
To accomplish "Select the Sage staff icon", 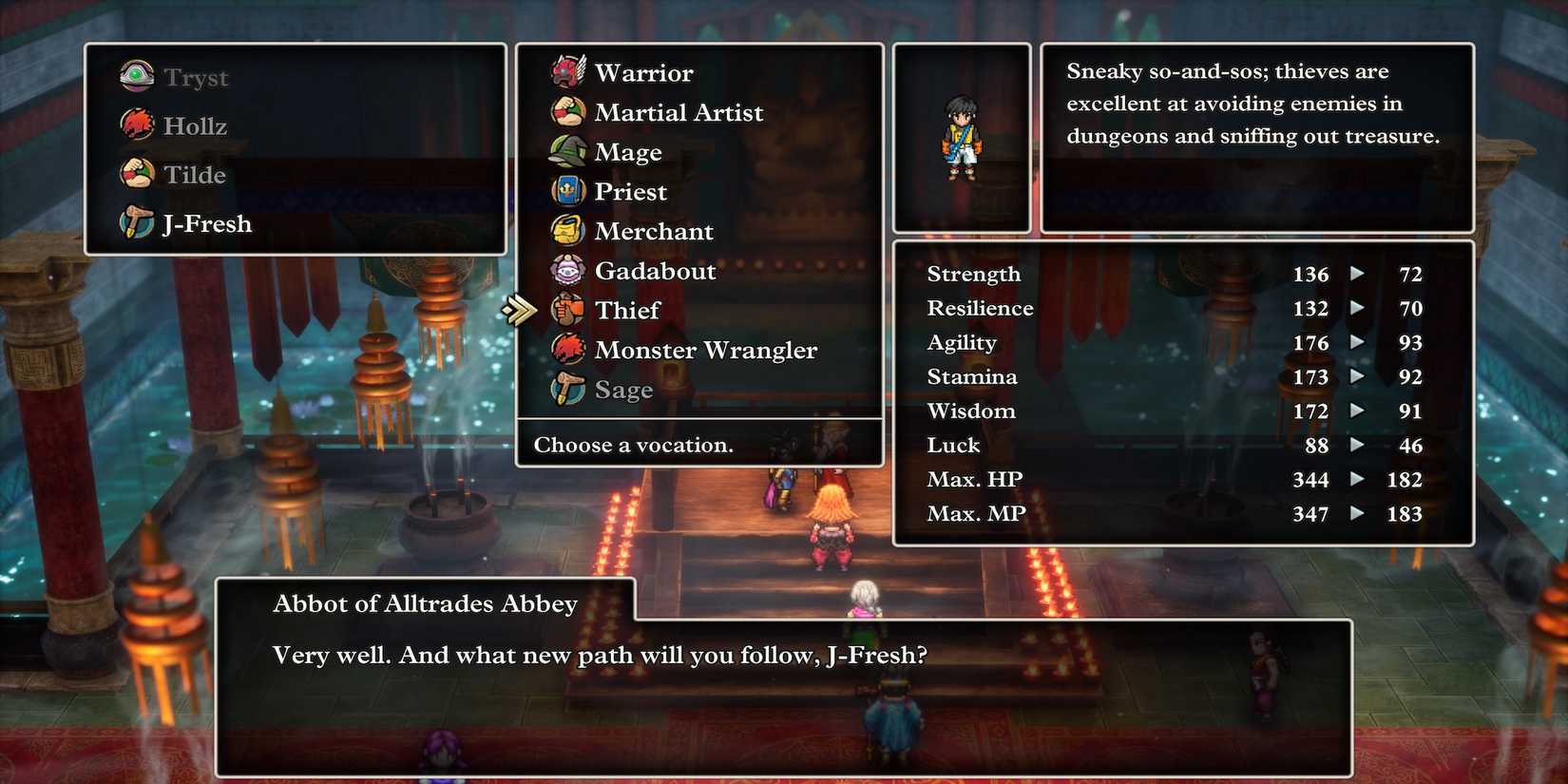I will pyautogui.click(x=567, y=390).
